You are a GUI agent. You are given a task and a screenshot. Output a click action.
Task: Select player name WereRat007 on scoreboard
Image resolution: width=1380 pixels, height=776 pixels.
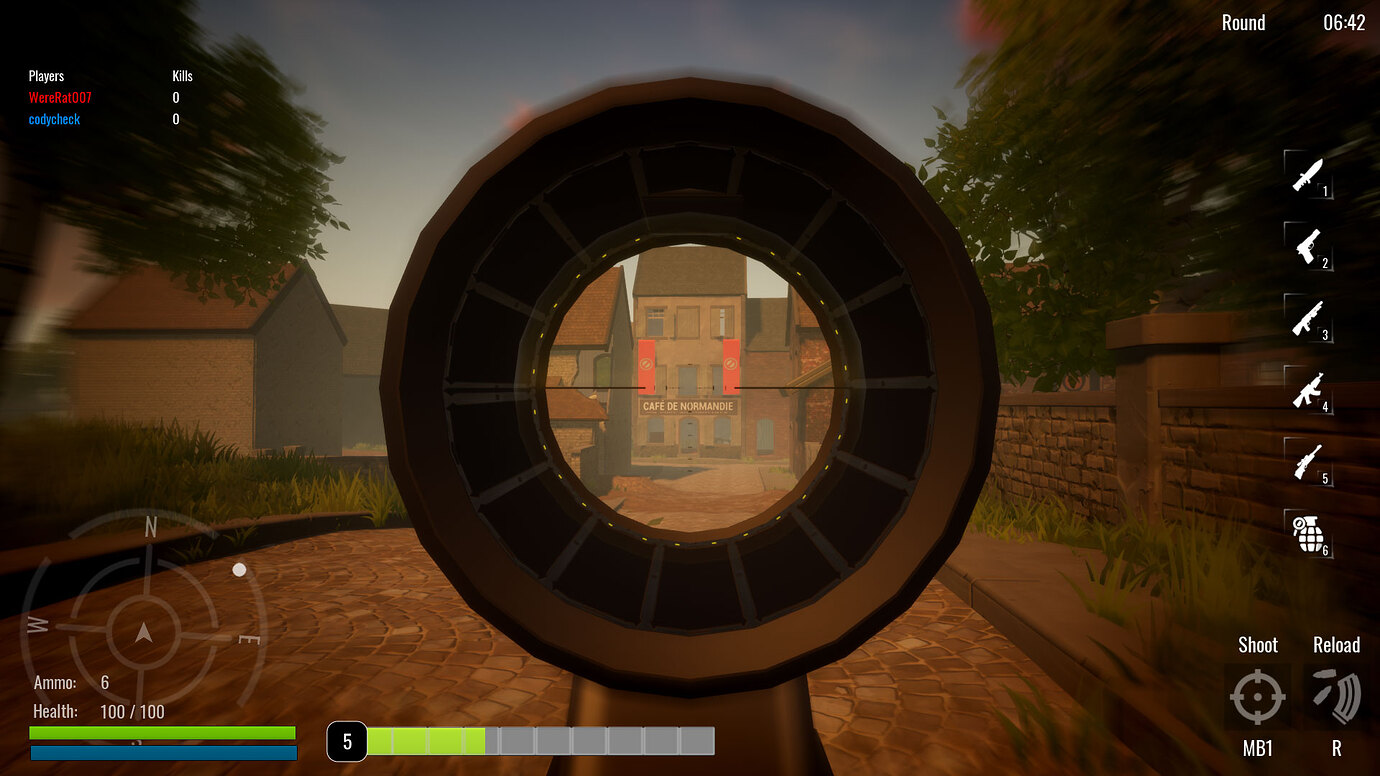59,97
